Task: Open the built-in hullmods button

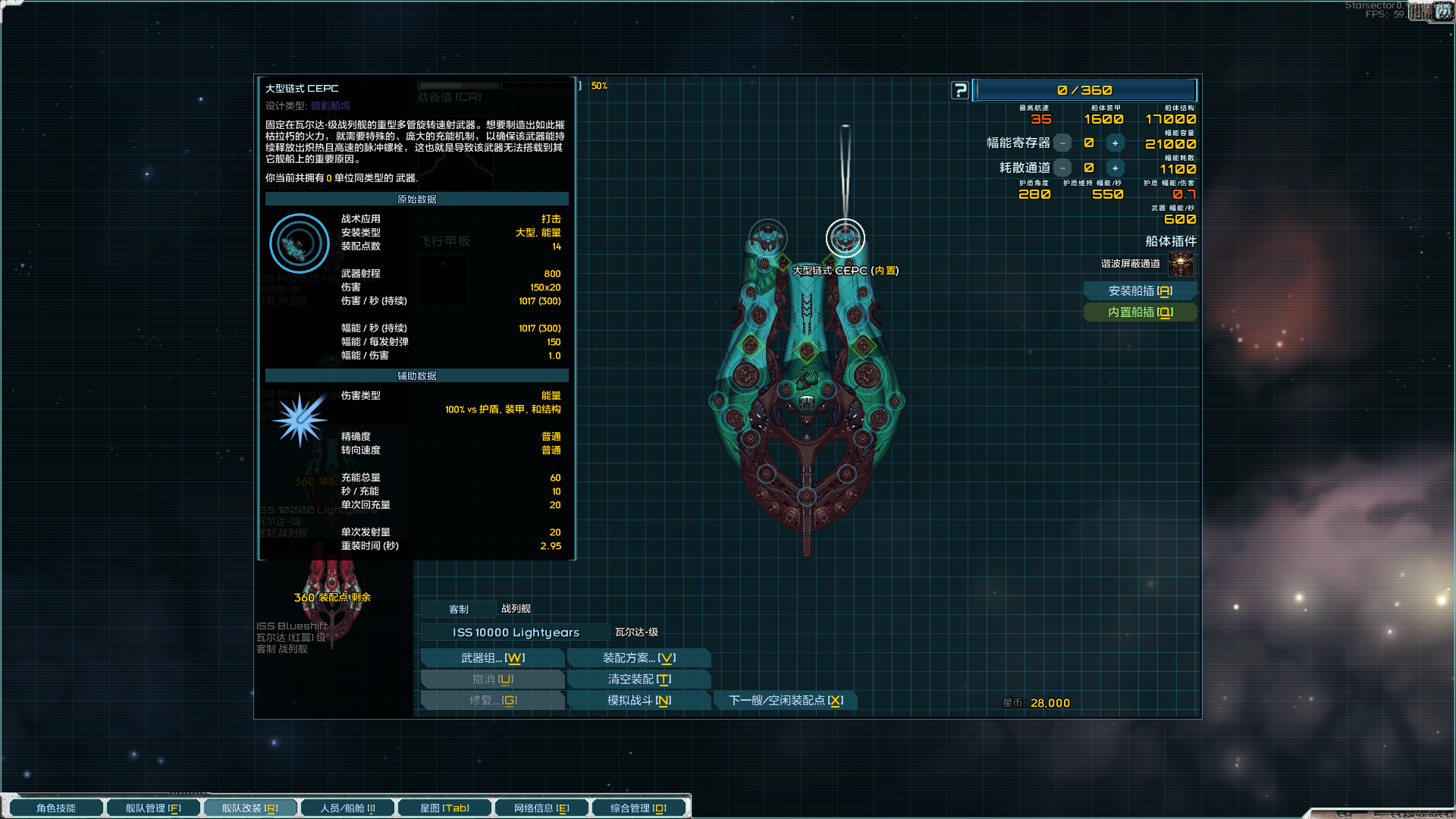Action: [x=1140, y=312]
